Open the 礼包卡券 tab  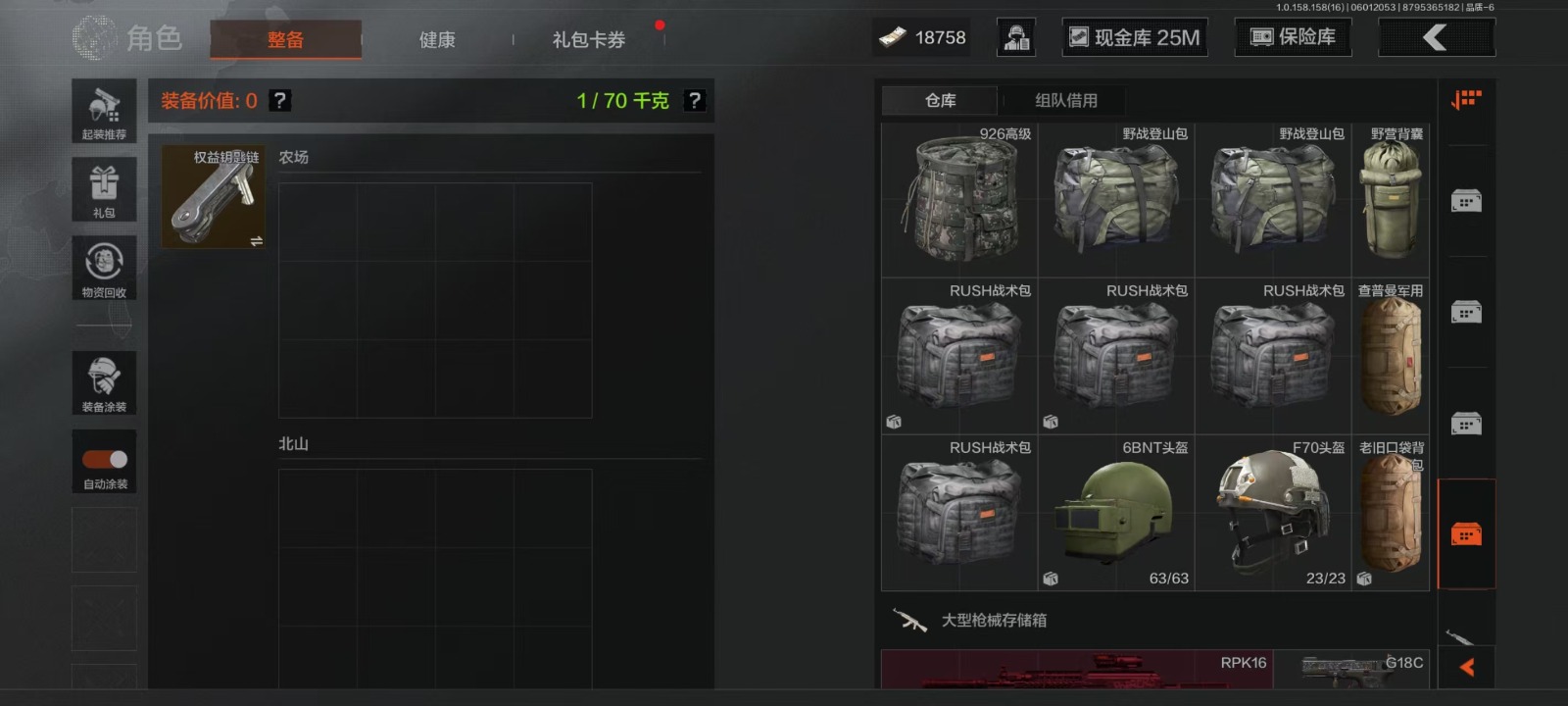588,40
